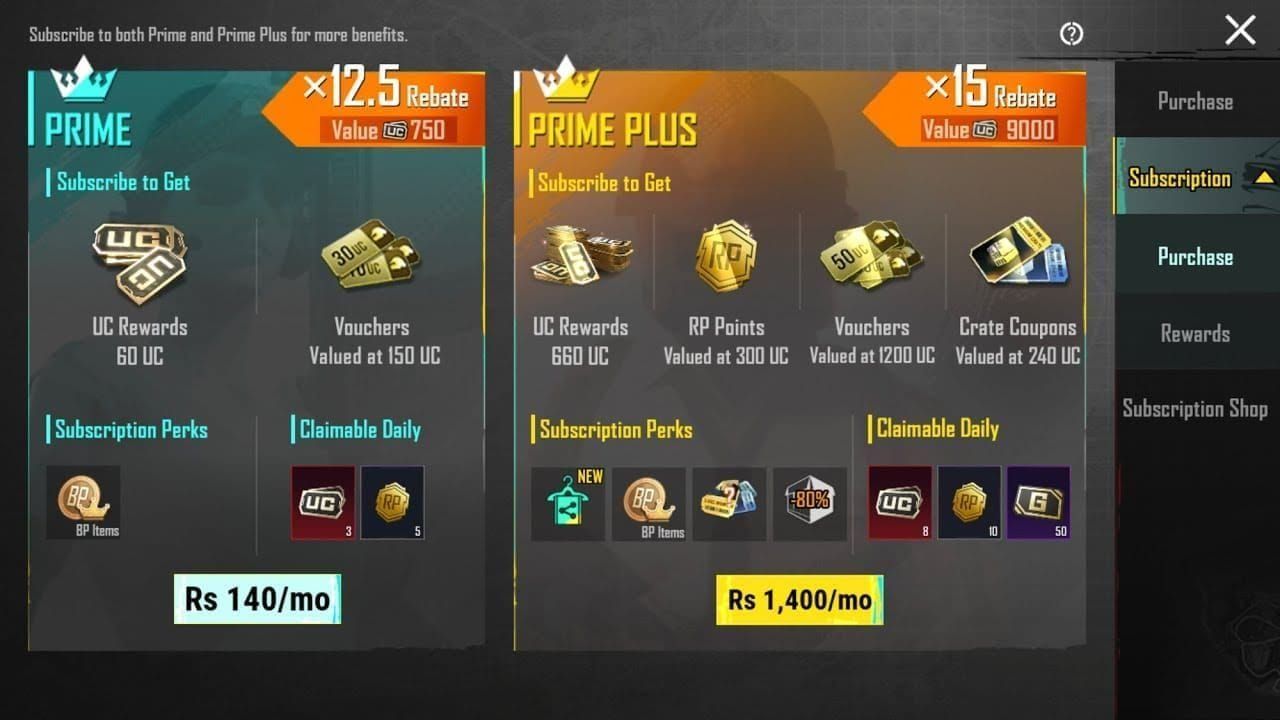Click the NEW clothing hanger perk icon

point(568,504)
